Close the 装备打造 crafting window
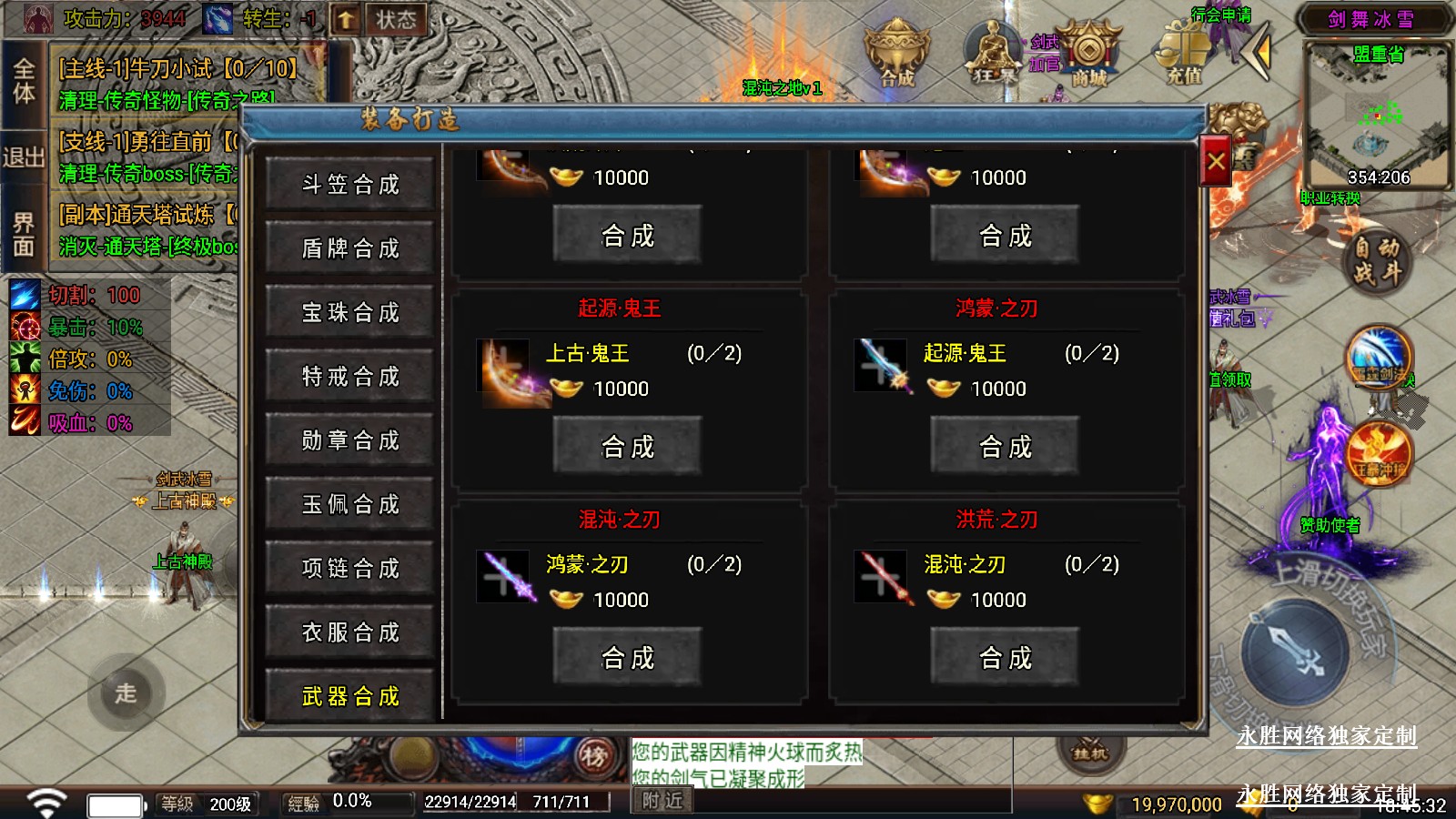Viewport: 1456px width, 819px height. click(x=1216, y=162)
